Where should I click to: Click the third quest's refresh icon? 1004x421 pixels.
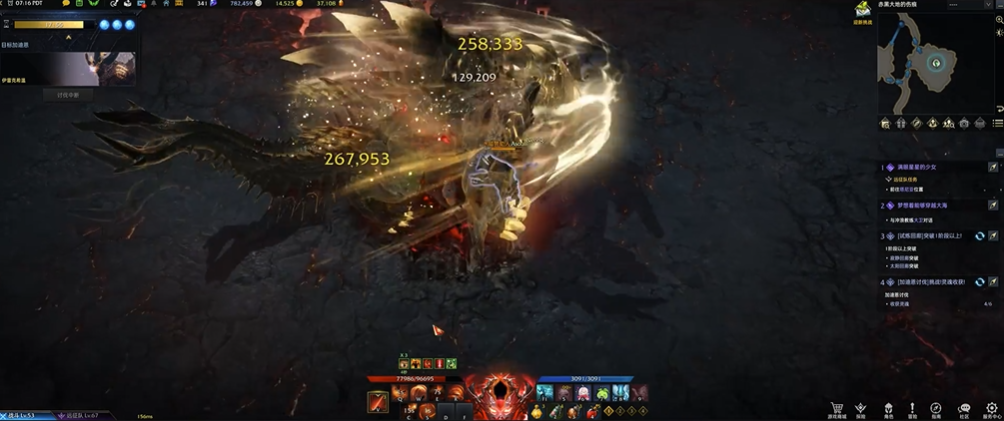[980, 236]
